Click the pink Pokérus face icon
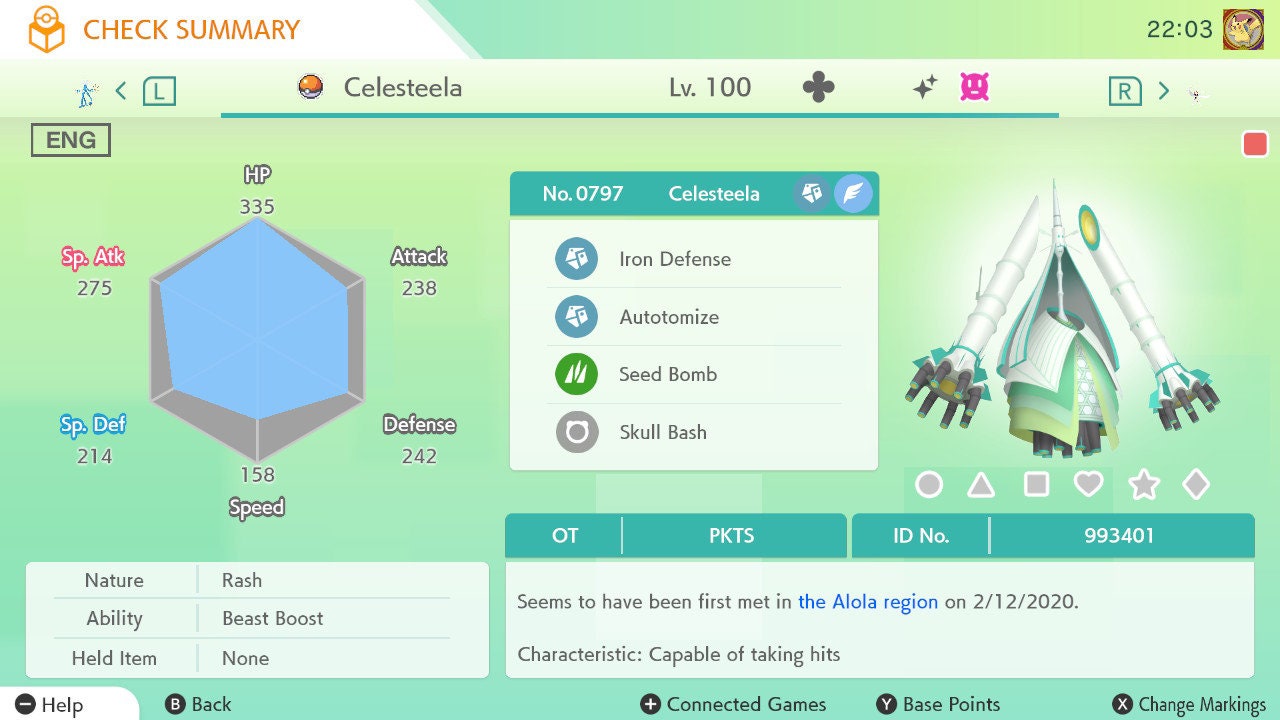The width and height of the screenshot is (1280, 720). (x=974, y=87)
